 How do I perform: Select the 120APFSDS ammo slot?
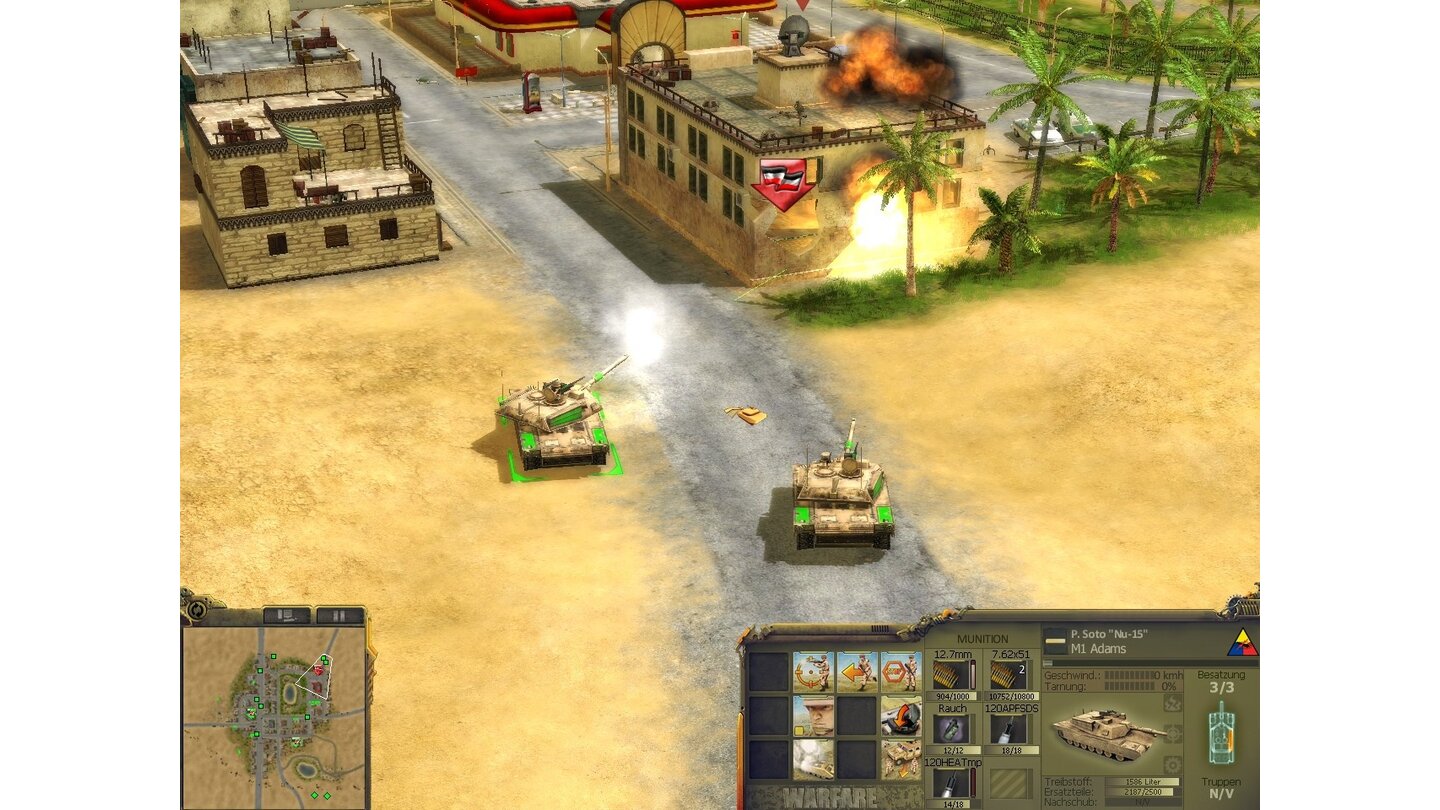[1008, 728]
